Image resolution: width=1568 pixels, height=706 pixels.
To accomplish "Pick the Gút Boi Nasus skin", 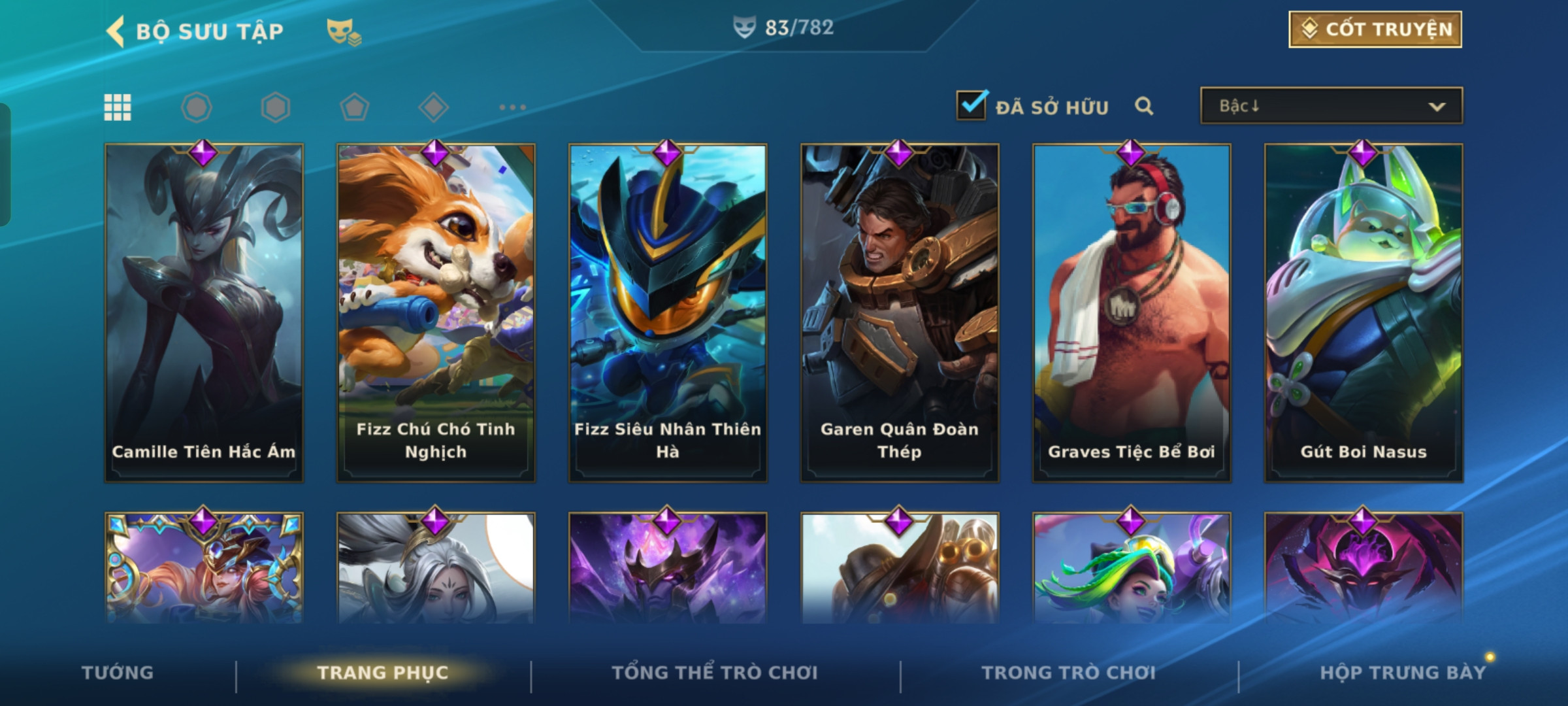I will 1364,312.
